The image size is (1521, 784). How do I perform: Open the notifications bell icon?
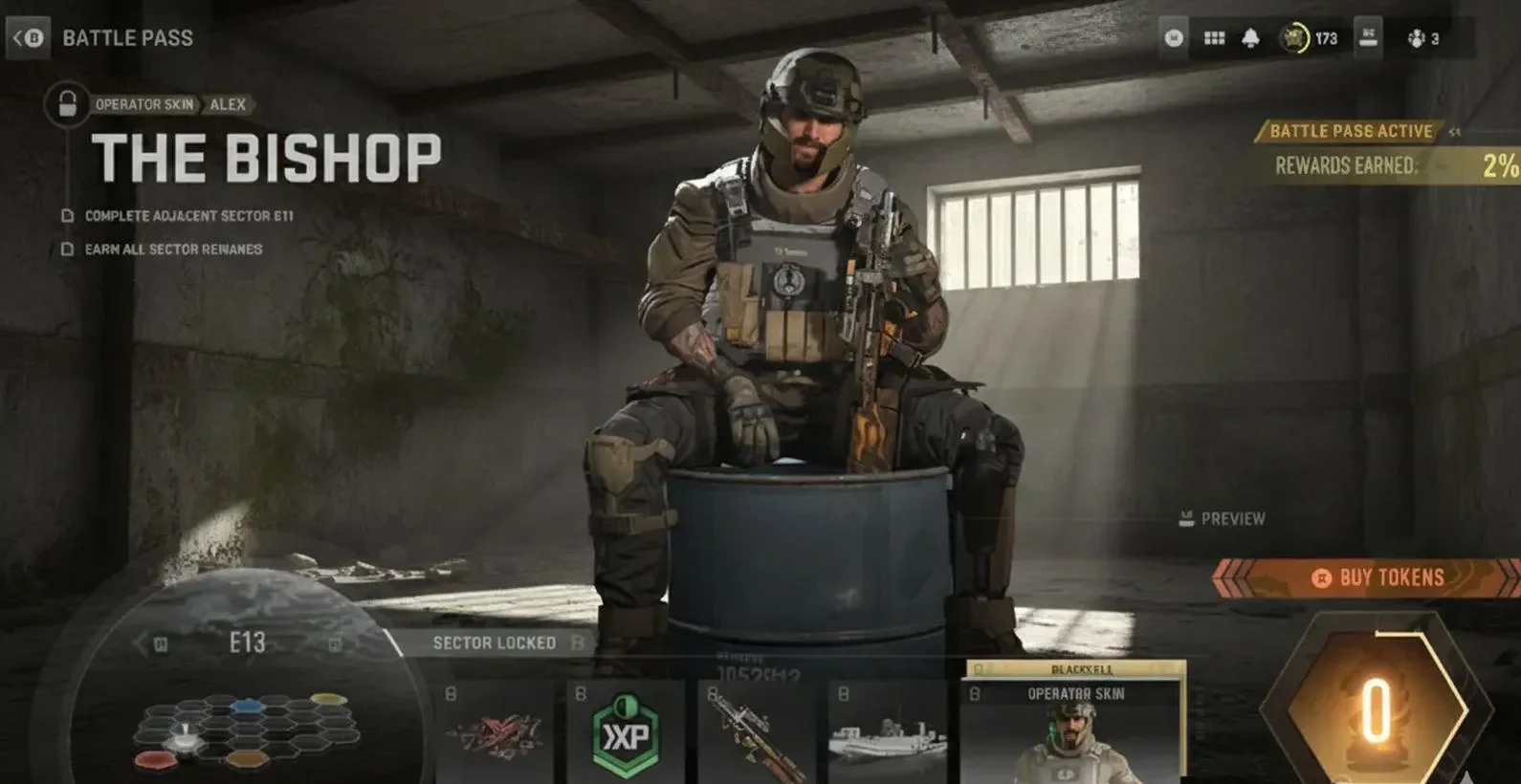coord(1250,38)
